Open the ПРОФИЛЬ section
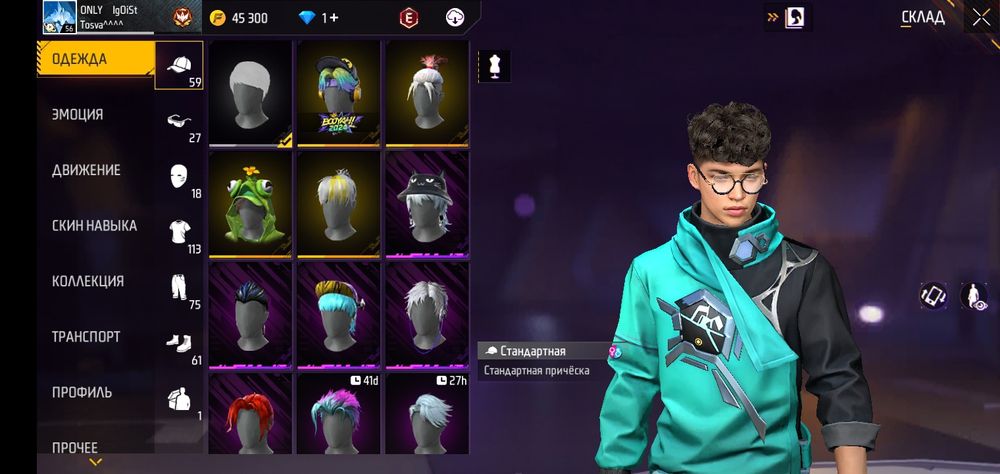Image resolution: width=1000 pixels, height=474 pixels. 82,392
